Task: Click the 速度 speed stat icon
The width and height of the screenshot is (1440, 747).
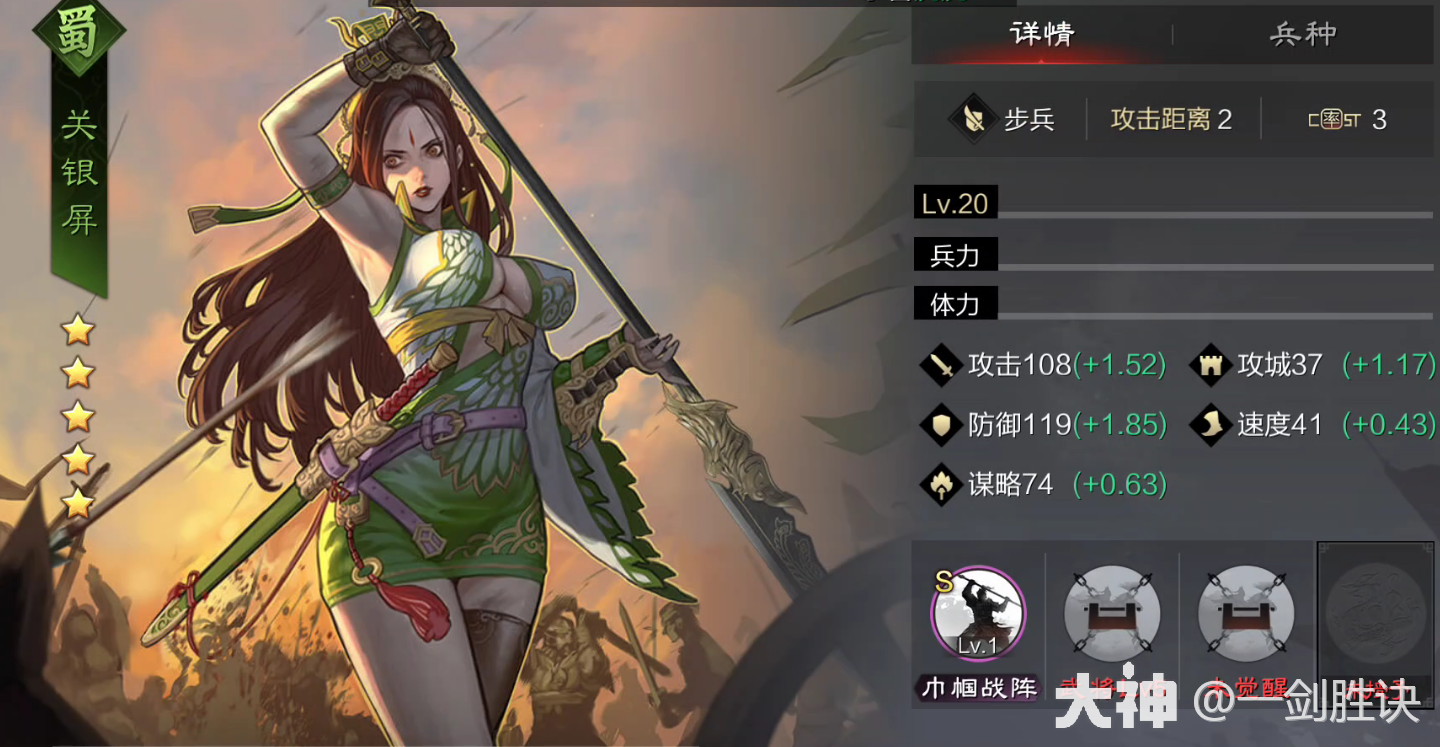Action: point(1210,425)
